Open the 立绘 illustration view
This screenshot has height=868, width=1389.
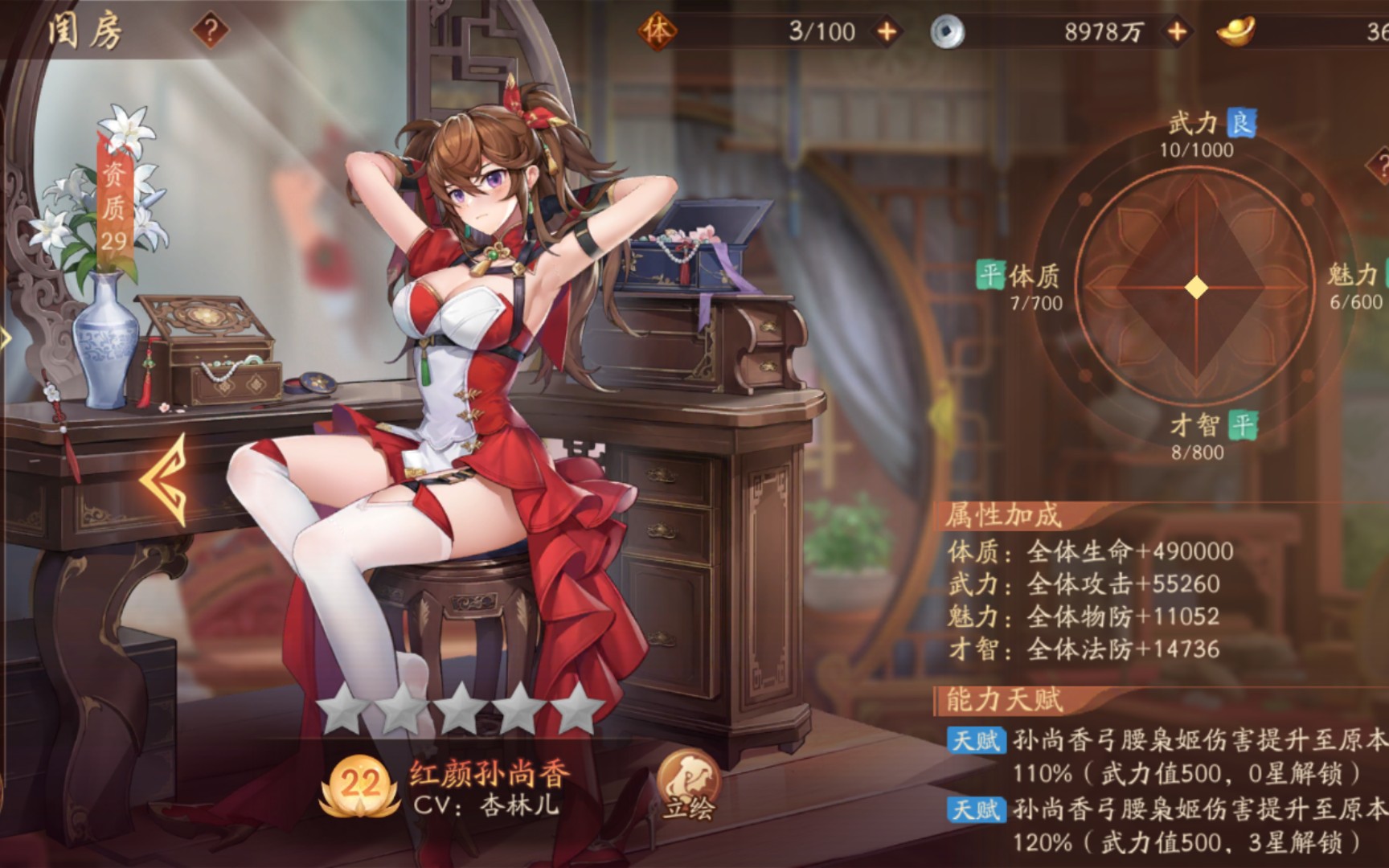tap(688, 785)
